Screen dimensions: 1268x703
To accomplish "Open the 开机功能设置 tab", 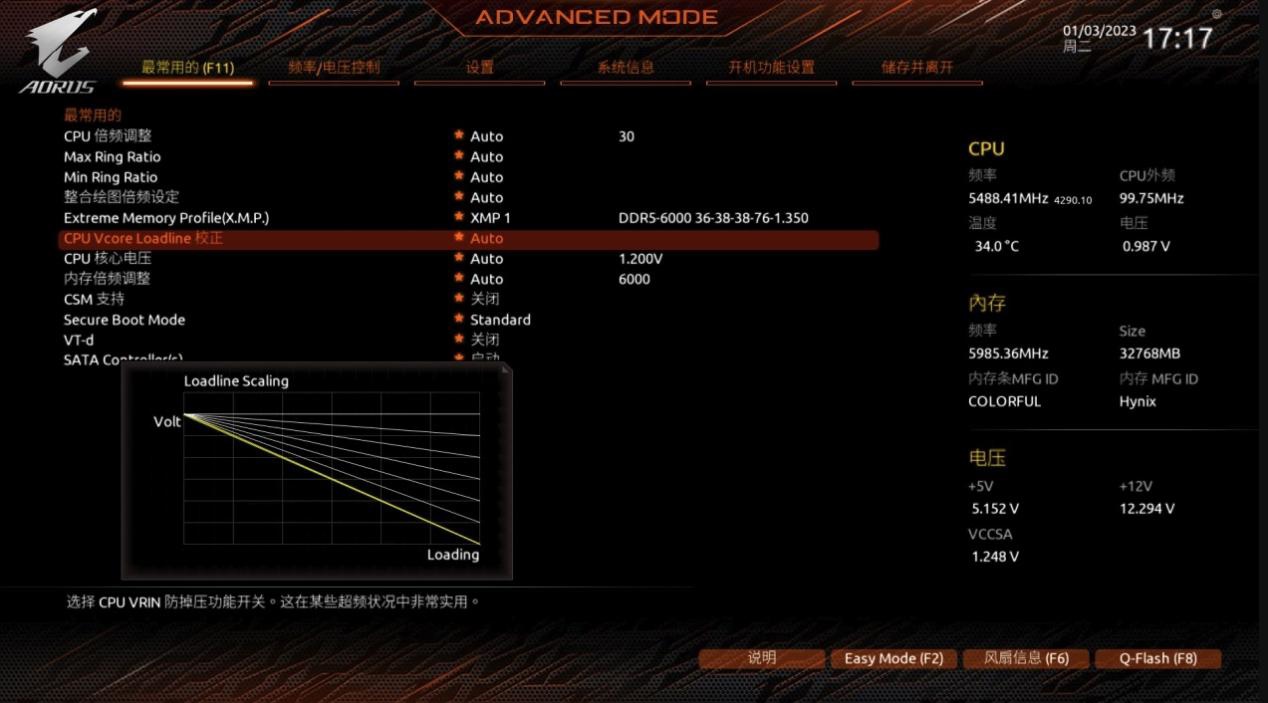I will point(771,68).
